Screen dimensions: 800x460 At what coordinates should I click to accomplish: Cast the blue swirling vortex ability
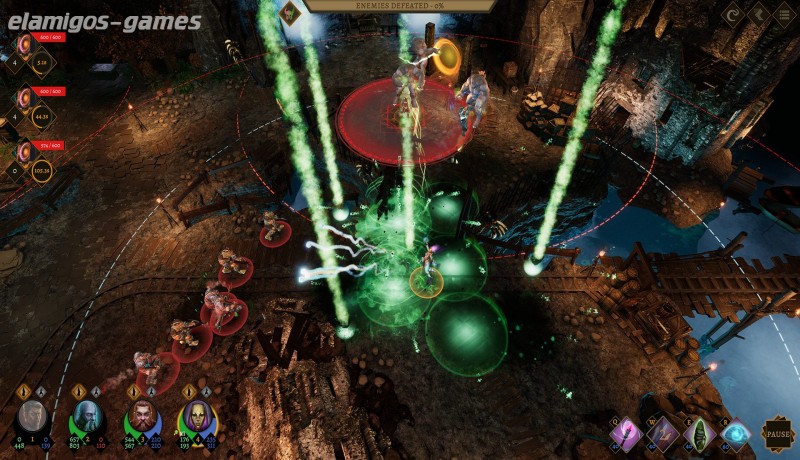[x=736, y=433]
